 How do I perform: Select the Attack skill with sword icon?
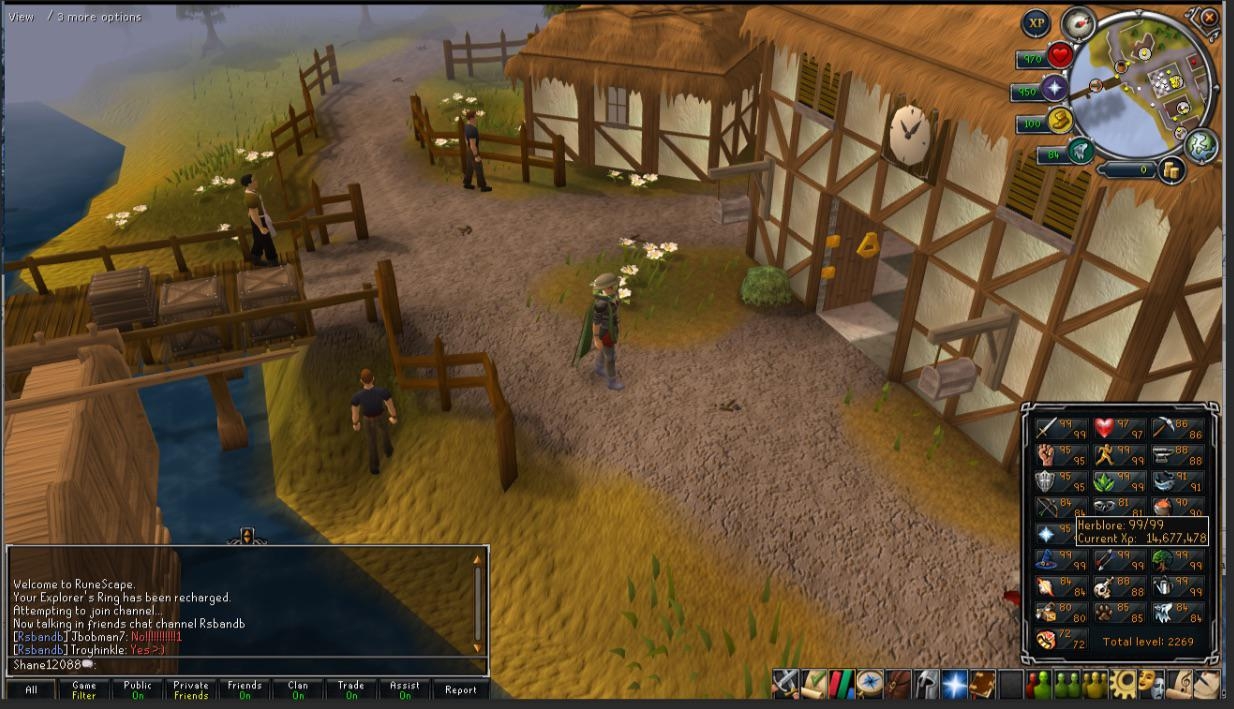(x=1047, y=428)
